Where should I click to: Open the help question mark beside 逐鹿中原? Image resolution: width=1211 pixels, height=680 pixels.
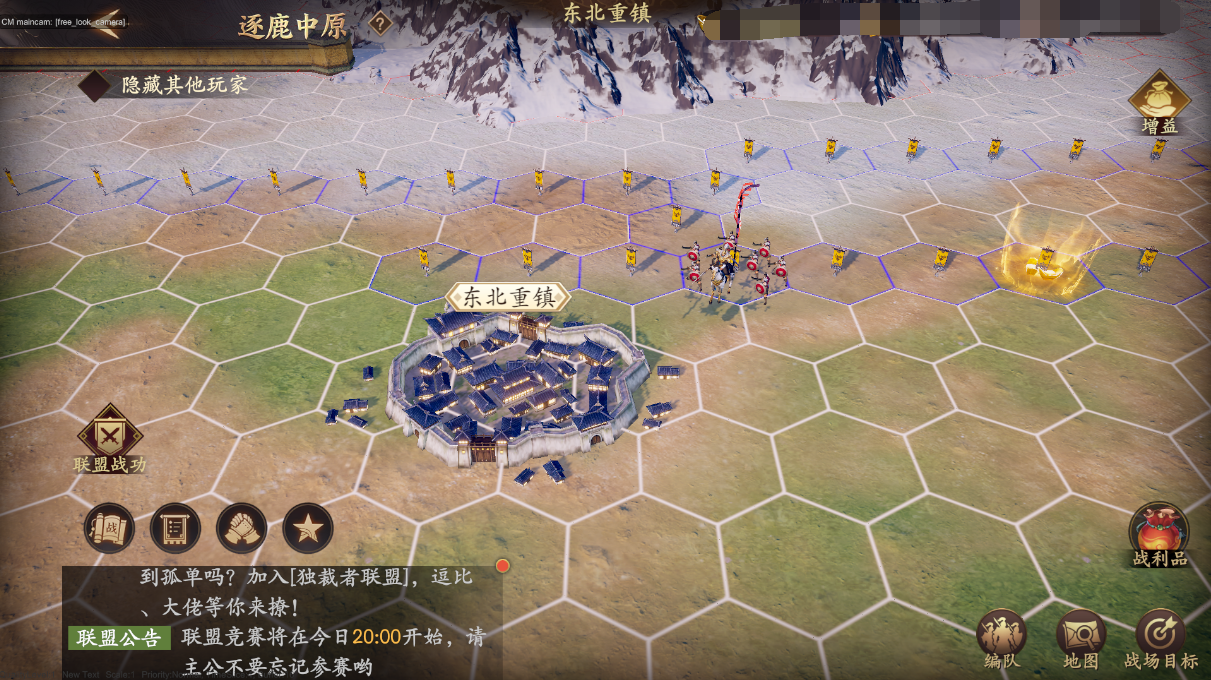[380, 23]
